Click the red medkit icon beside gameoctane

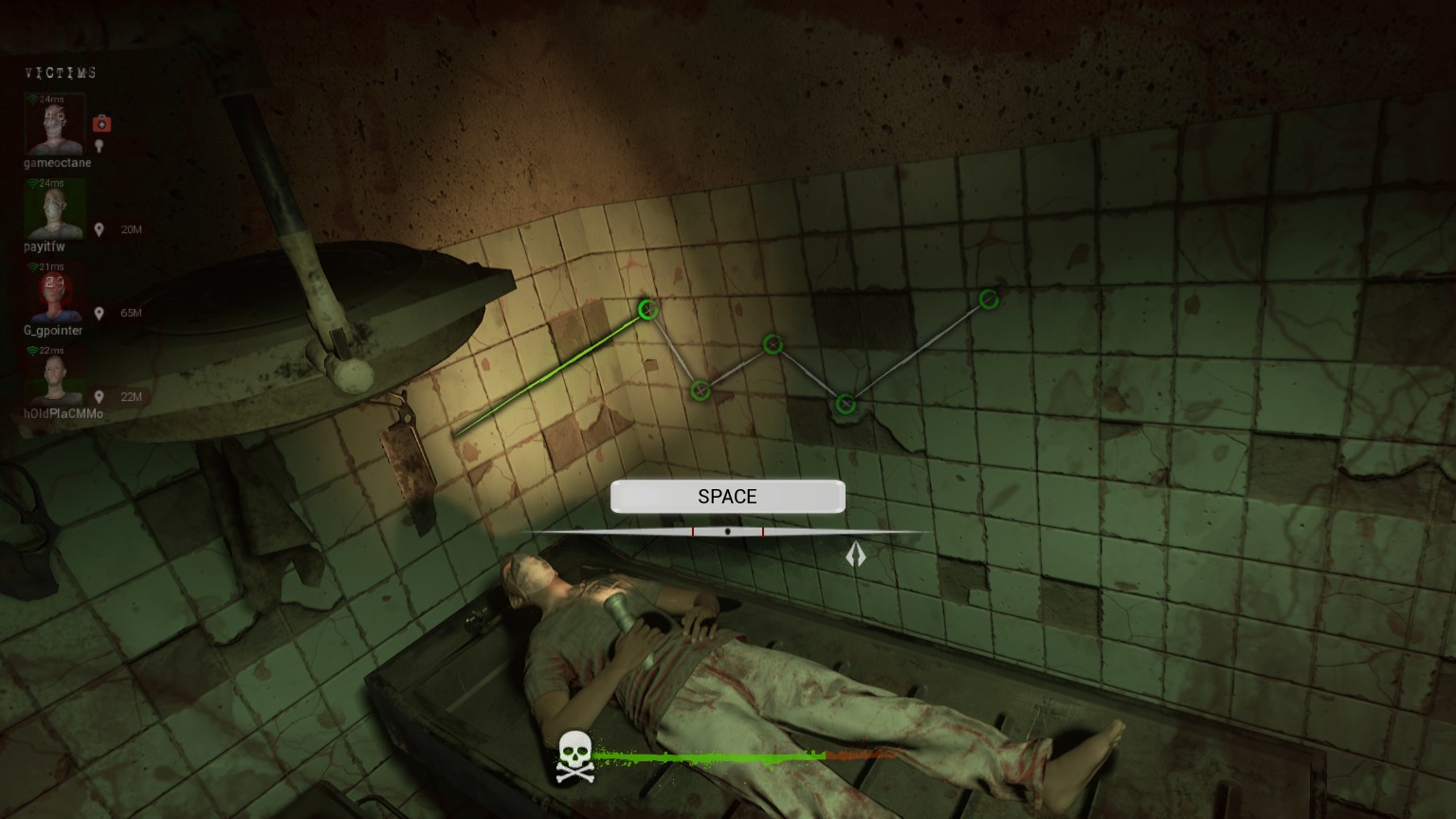101,123
